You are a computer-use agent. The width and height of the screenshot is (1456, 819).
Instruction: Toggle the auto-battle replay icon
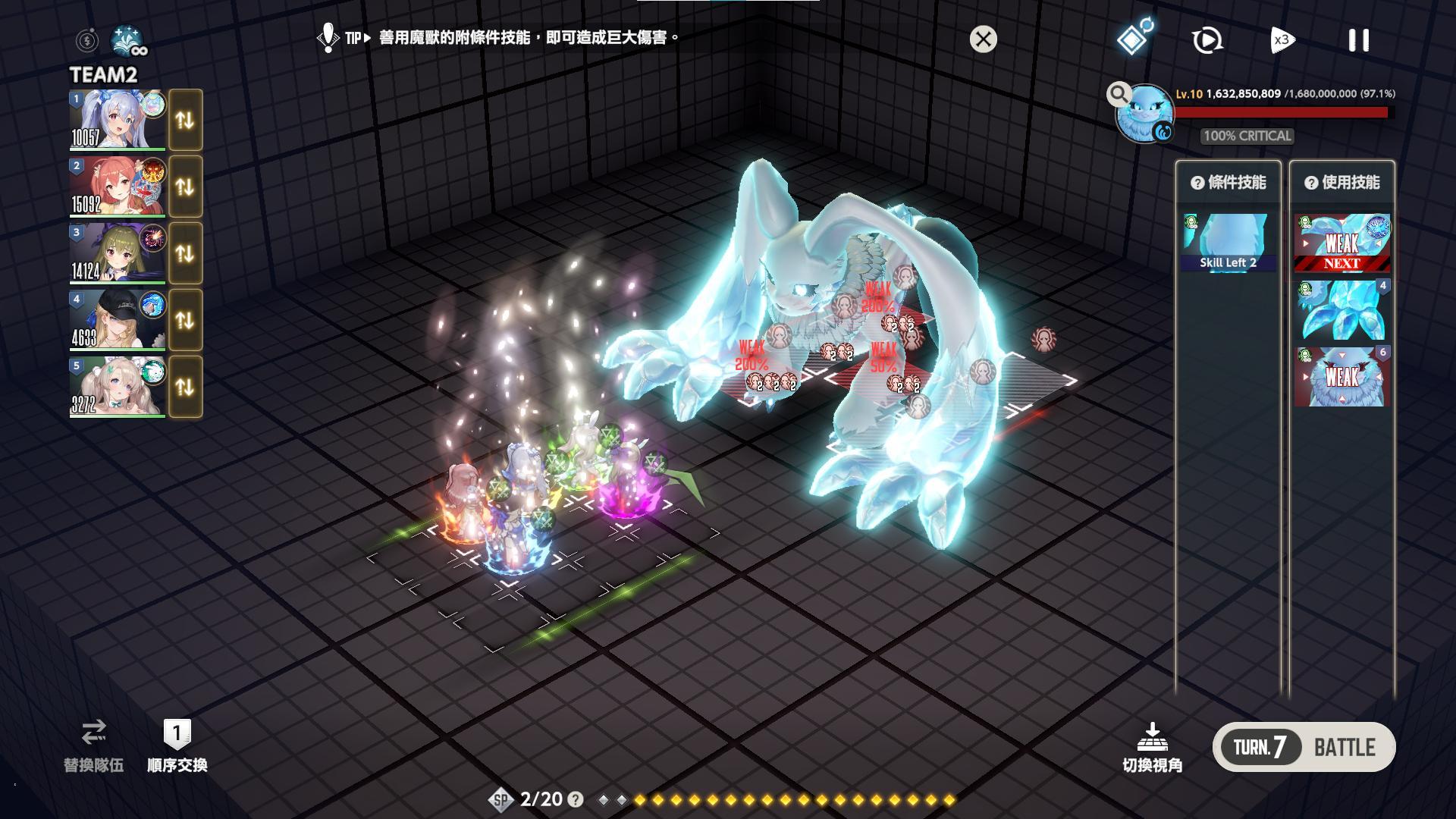pyautogui.click(x=1207, y=40)
